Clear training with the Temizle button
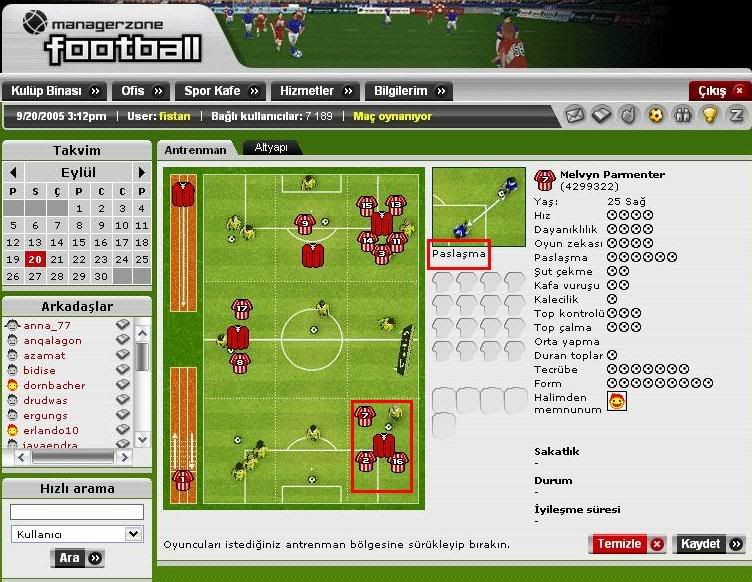This screenshot has width=752, height=582. 627,544
